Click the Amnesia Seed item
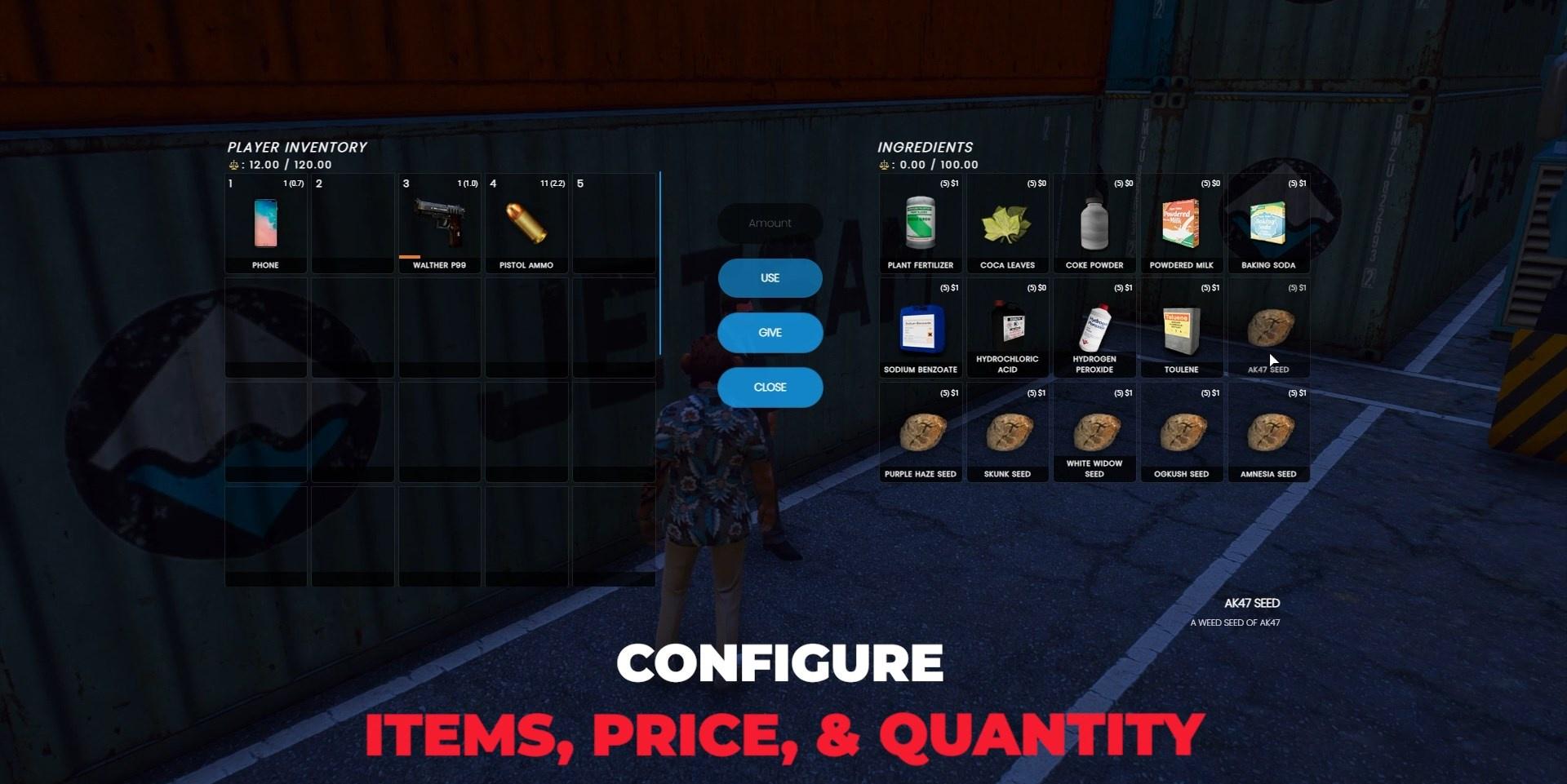This screenshot has width=1567, height=784. pyautogui.click(x=1268, y=432)
